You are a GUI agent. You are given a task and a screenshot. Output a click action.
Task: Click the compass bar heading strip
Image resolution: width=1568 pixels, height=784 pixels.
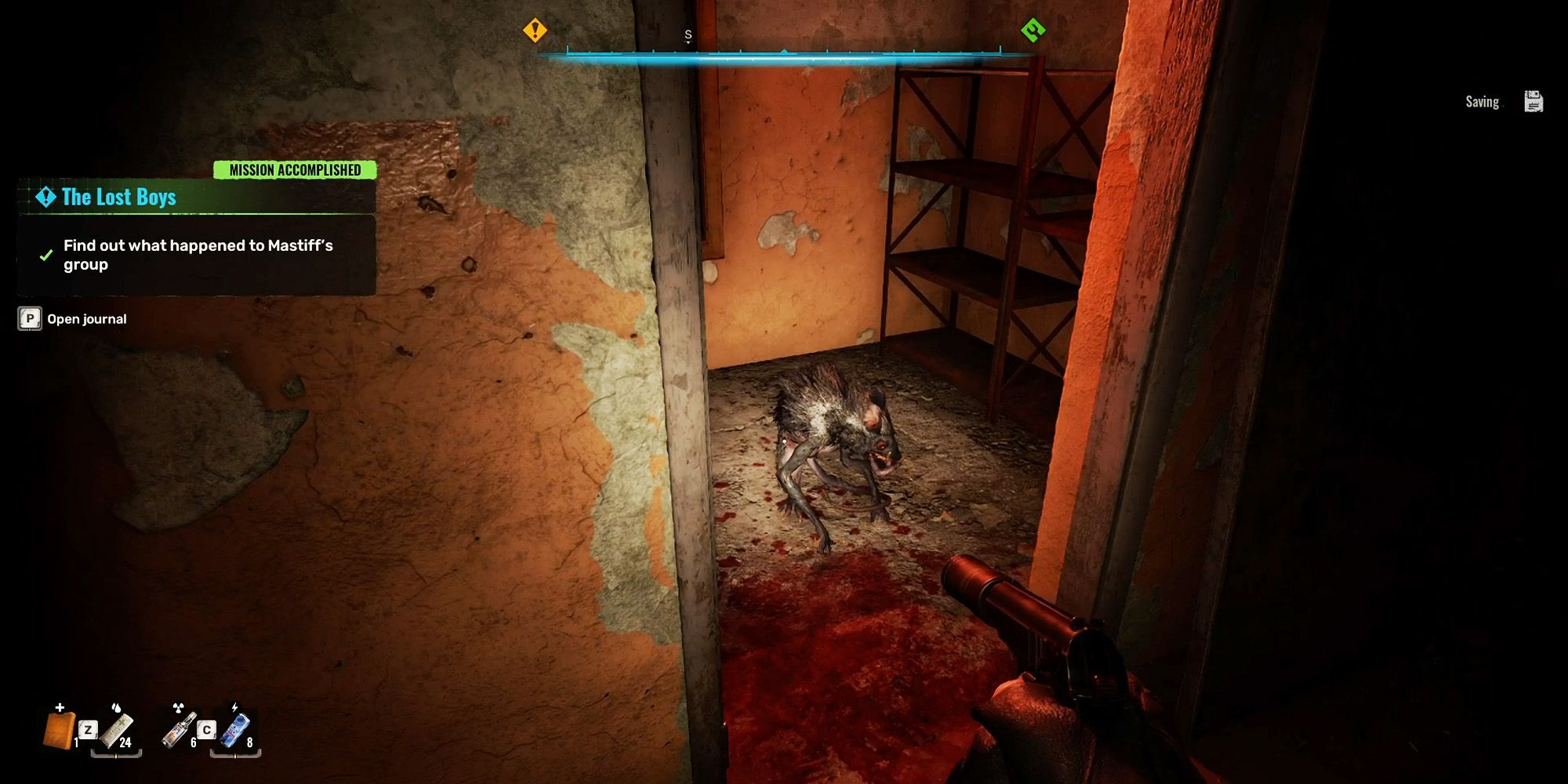click(x=784, y=54)
